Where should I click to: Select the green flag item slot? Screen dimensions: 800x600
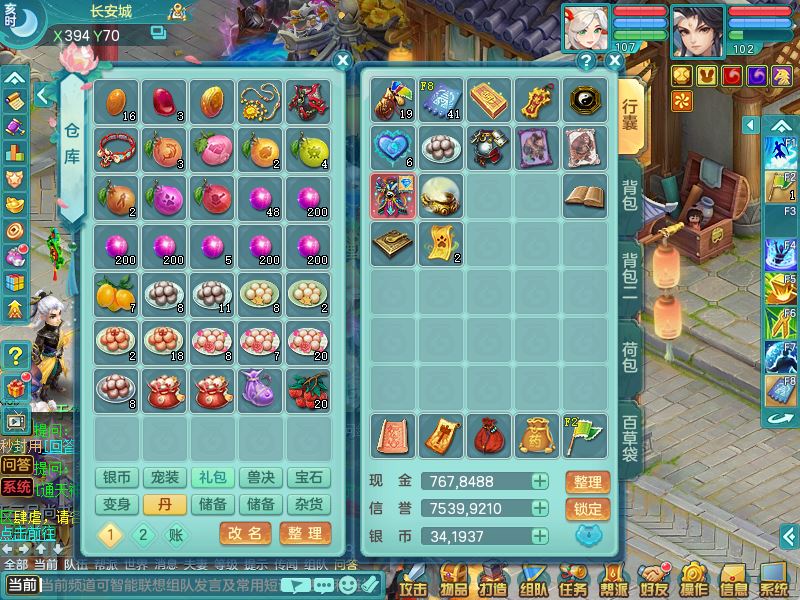[x=584, y=434]
